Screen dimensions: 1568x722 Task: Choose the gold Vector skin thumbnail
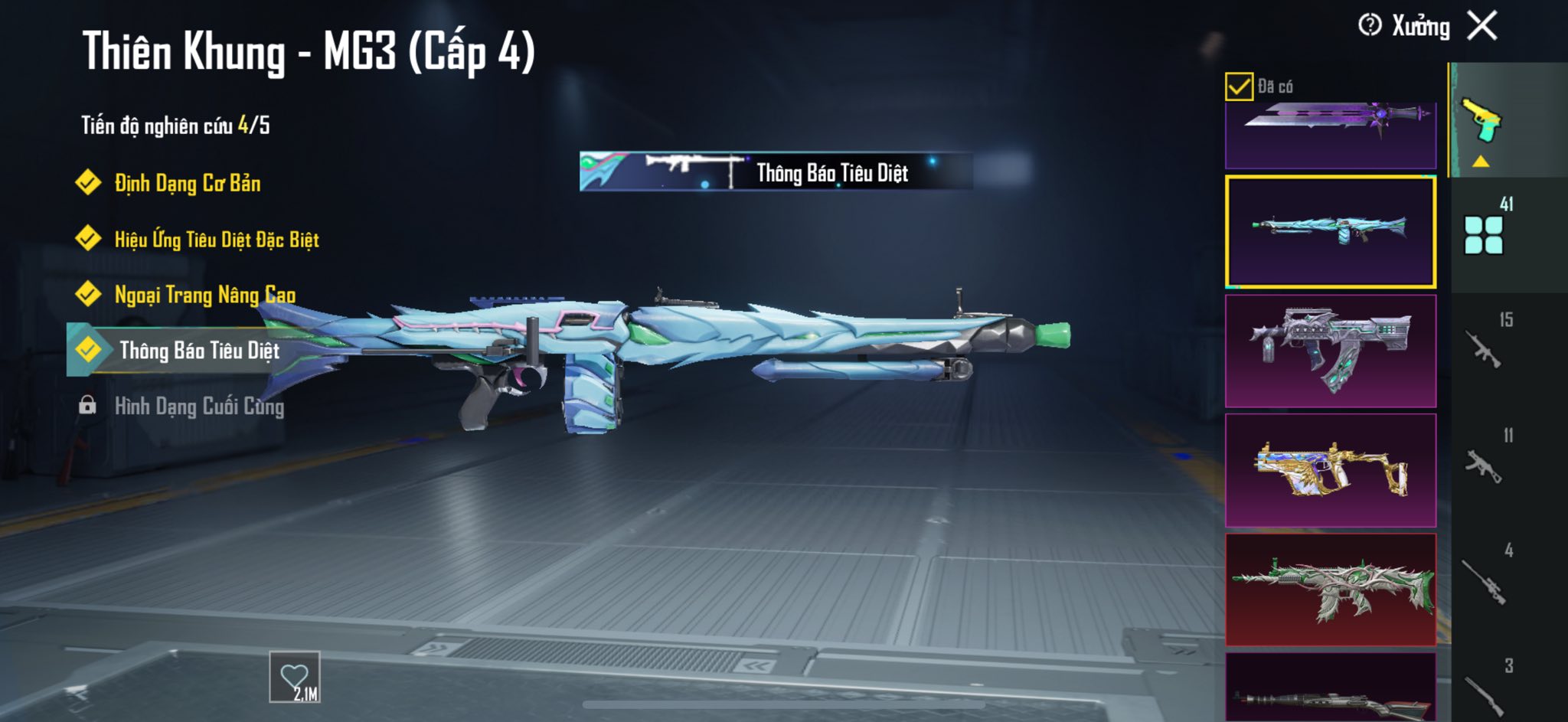pyautogui.click(x=1331, y=470)
